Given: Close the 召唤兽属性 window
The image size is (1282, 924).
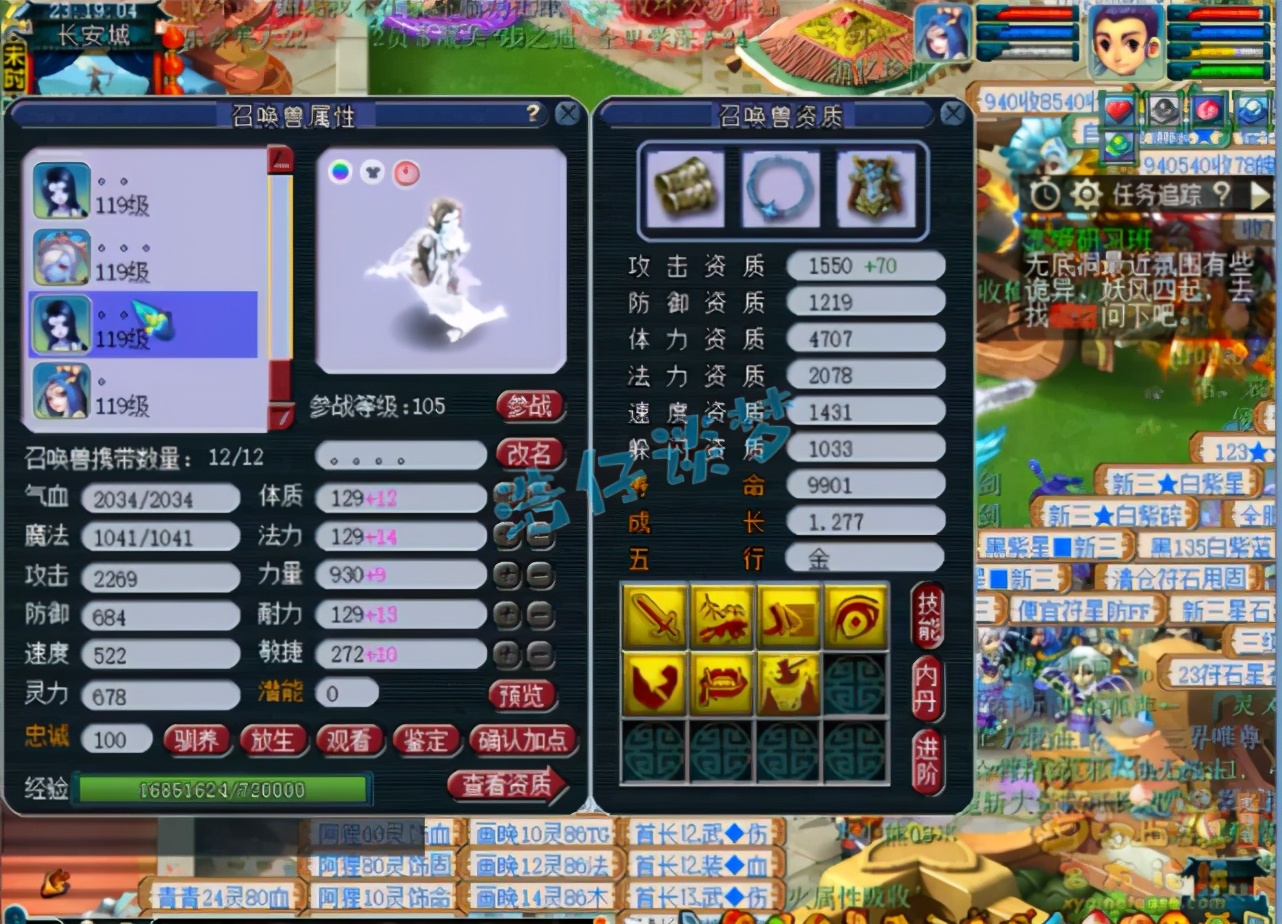Looking at the screenshot, I should point(568,114).
